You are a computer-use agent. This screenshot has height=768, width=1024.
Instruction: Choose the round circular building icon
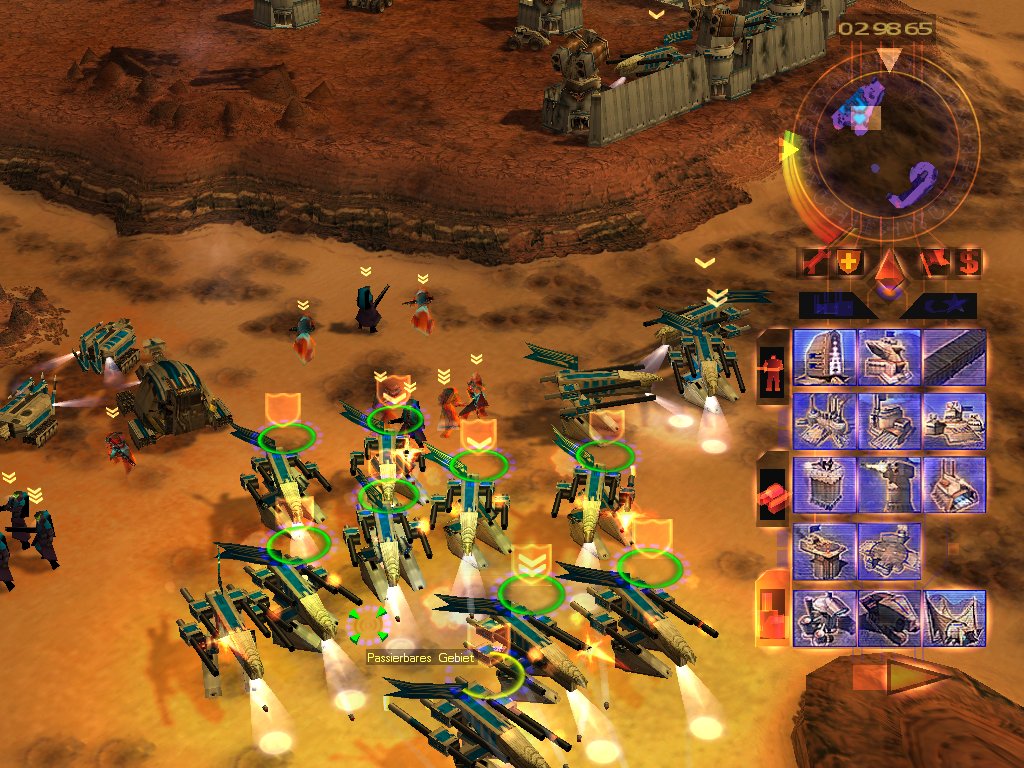click(889, 550)
